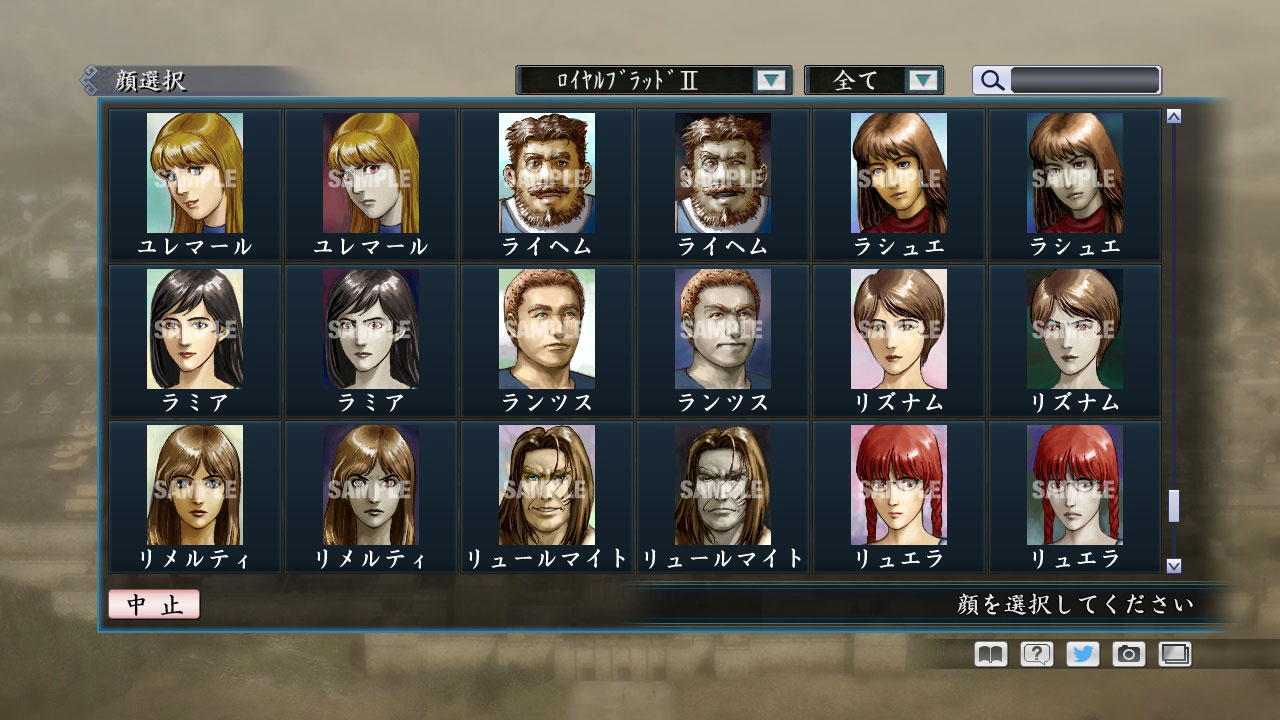Screen dimensions: 1280x720
Task: Capture a screenshot using the camera icon
Action: point(1126,654)
